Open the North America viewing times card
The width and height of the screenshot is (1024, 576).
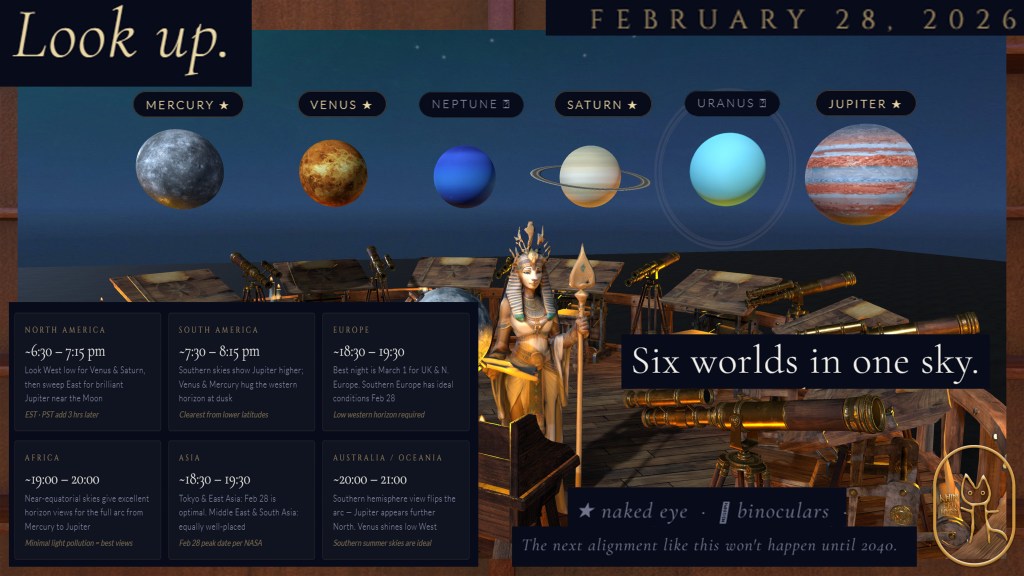pyautogui.click(x=87, y=372)
